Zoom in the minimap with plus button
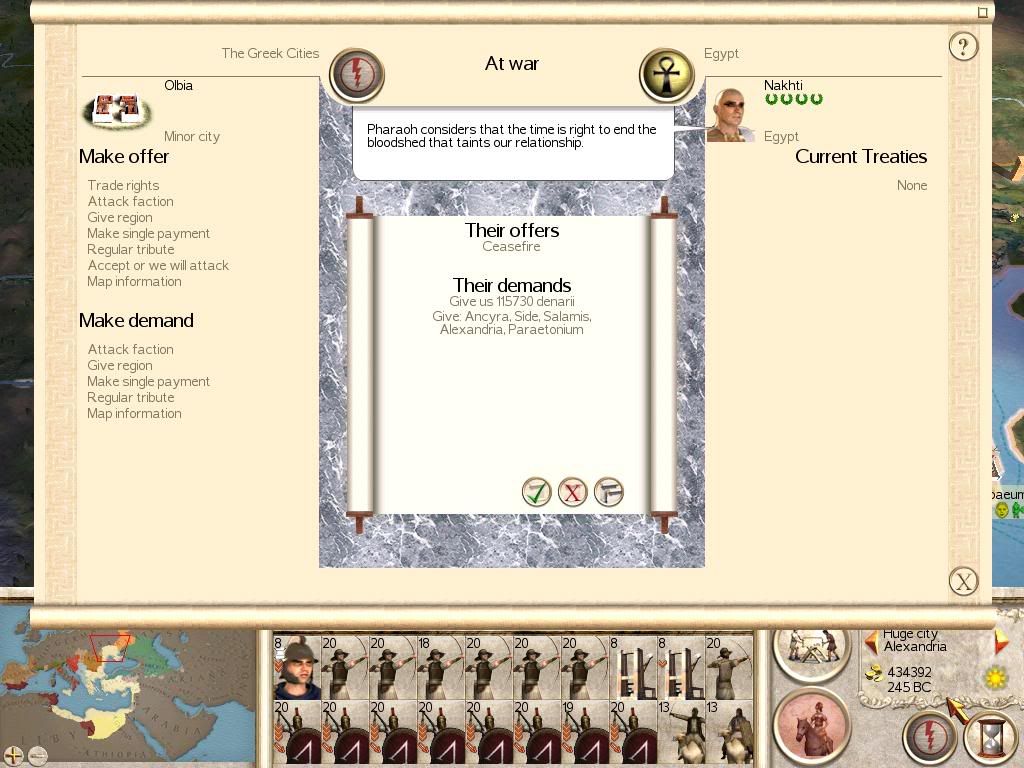Screen dimensions: 1024x768 (14, 755)
